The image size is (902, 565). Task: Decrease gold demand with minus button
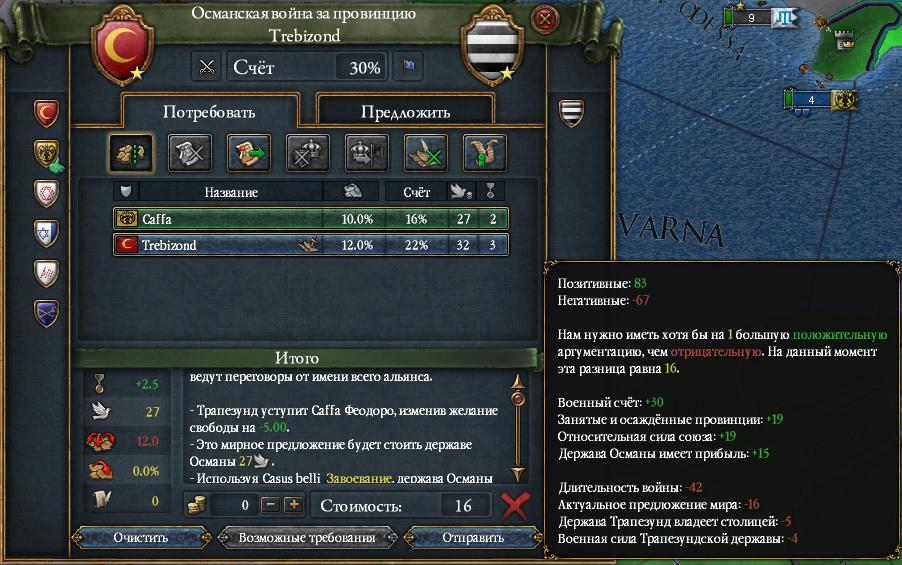[x=273, y=505]
